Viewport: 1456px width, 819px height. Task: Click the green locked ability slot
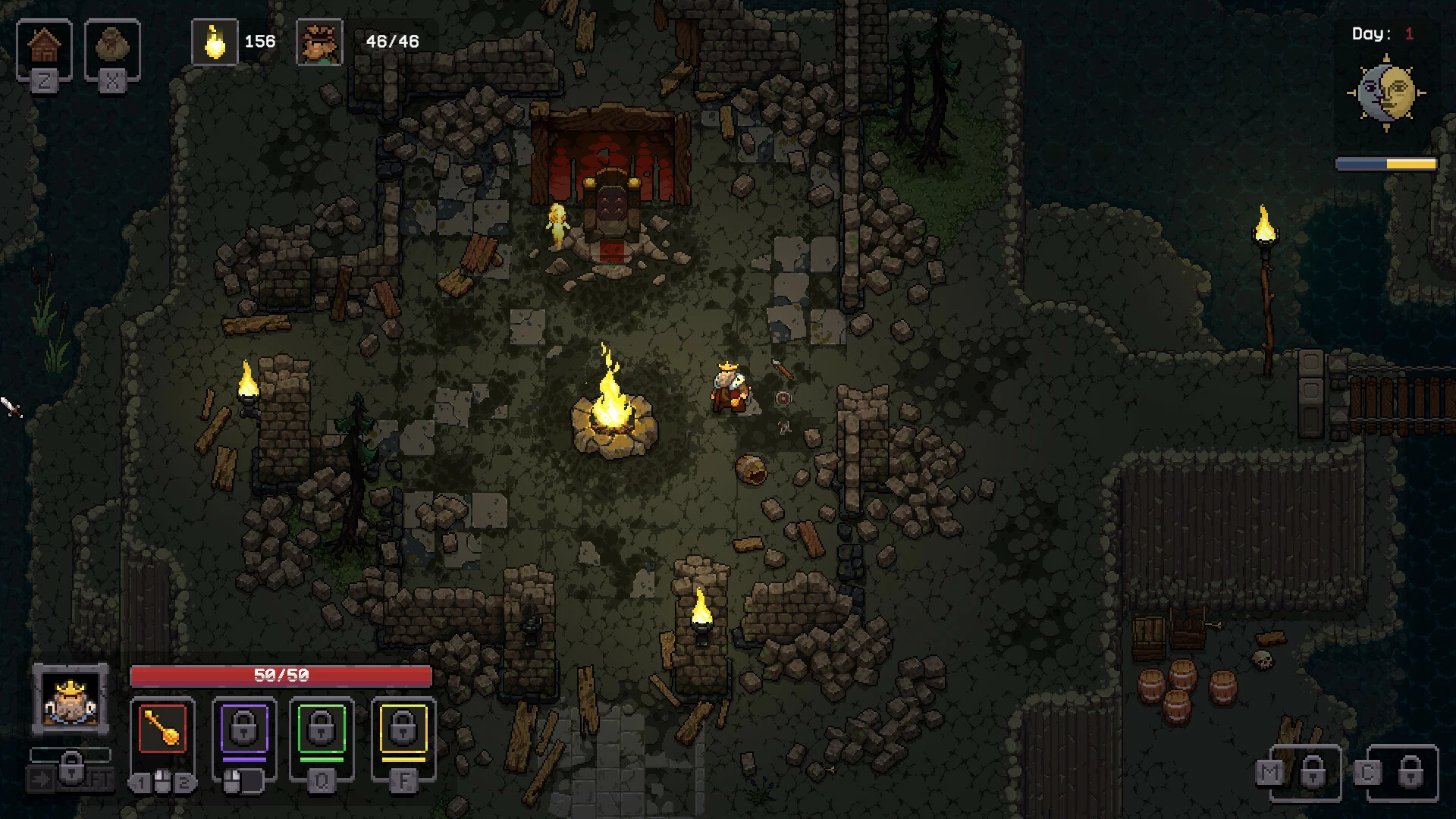(322, 730)
